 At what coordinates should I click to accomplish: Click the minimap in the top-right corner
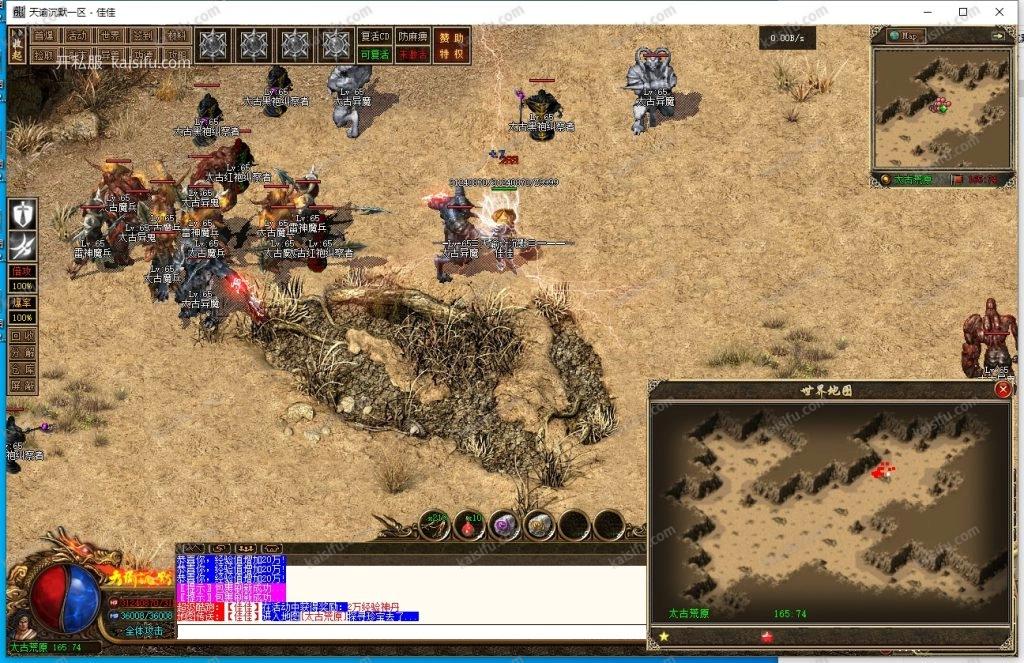[x=940, y=108]
